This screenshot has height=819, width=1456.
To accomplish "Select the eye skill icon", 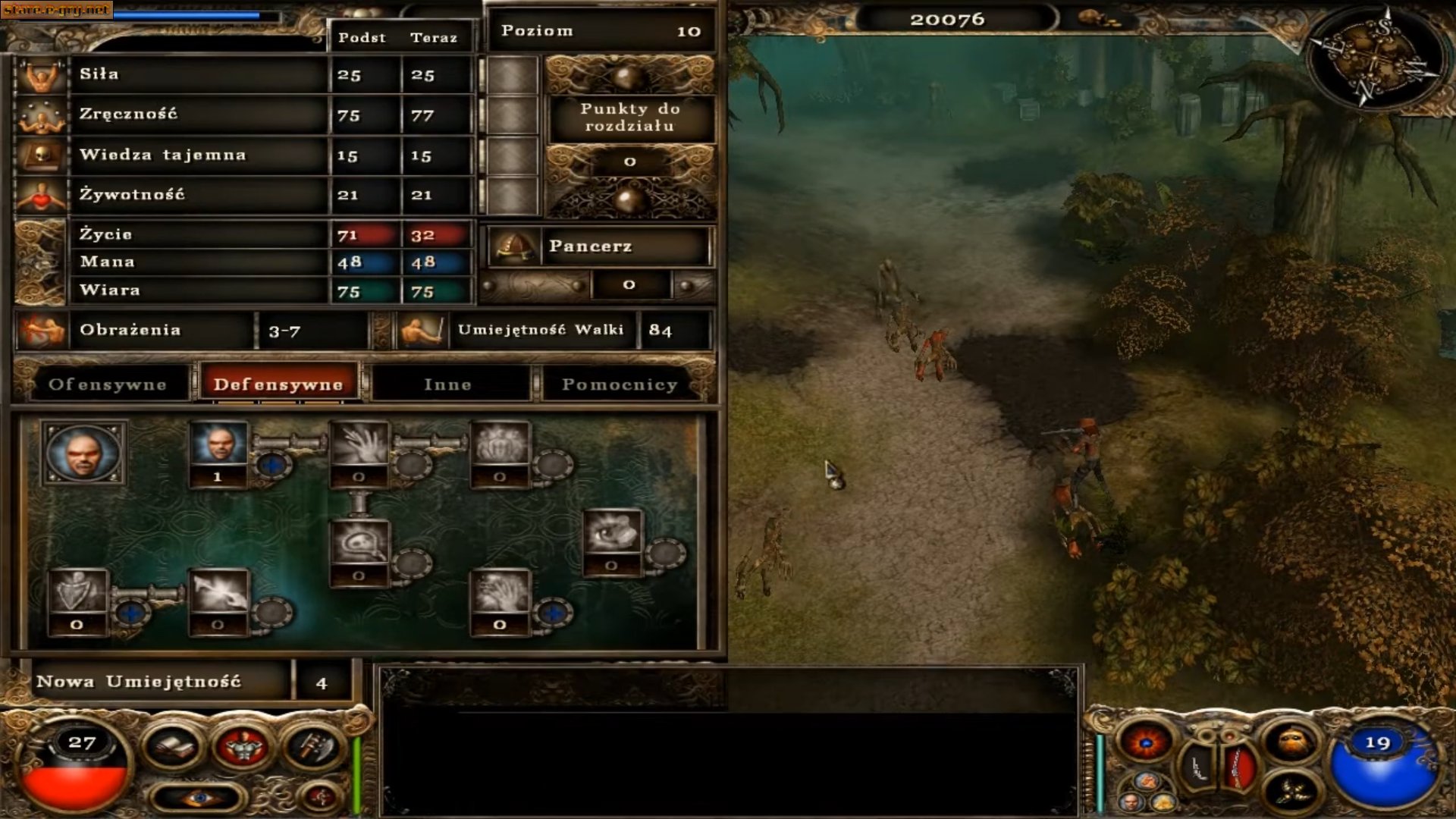I will pyautogui.click(x=612, y=535).
